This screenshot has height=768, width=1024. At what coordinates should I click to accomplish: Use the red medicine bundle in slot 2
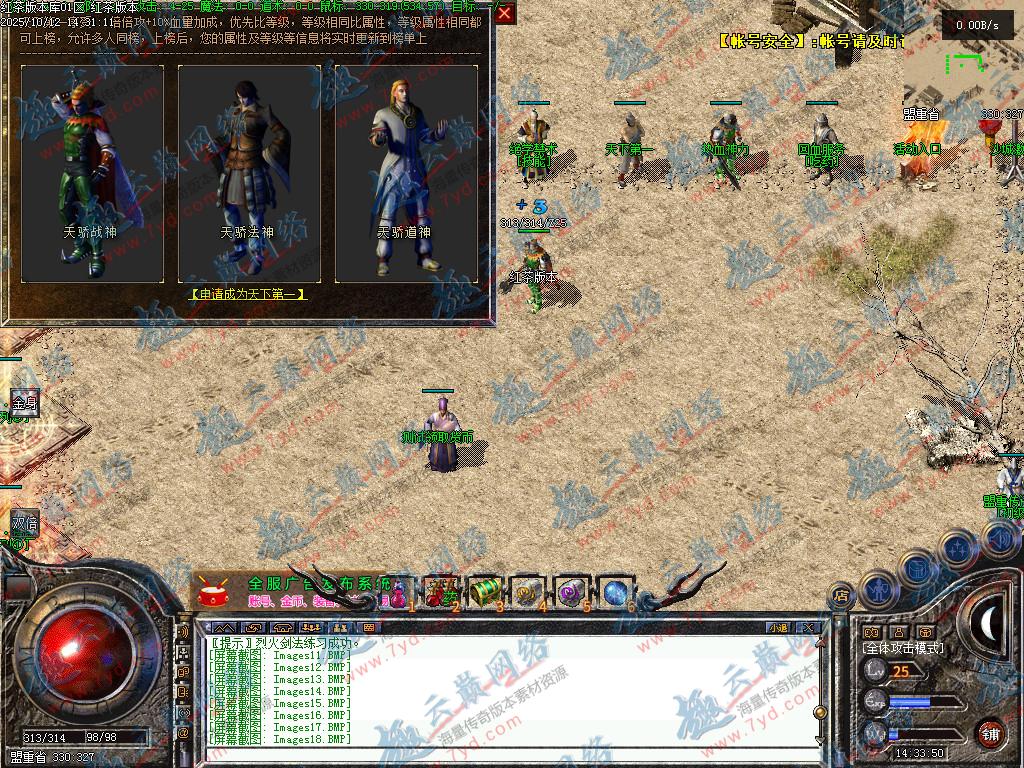click(x=440, y=592)
